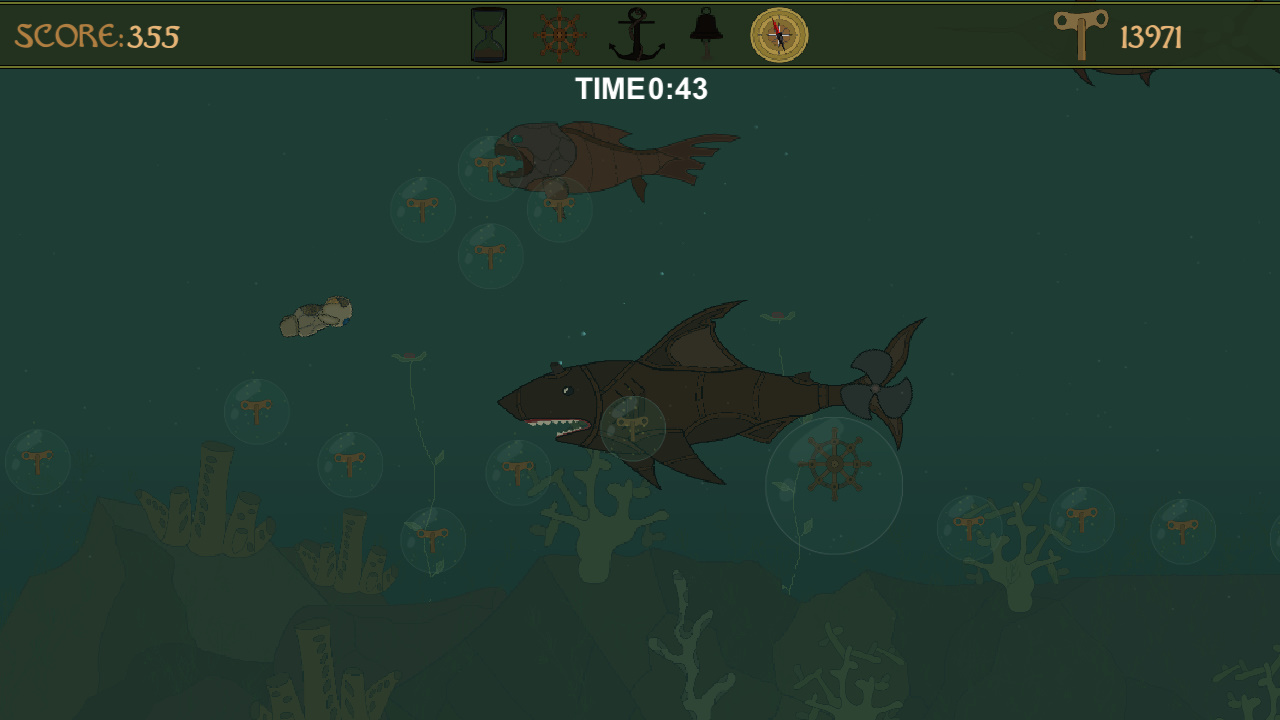Select the ship's wheel collectible inside the bubble

tap(834, 465)
